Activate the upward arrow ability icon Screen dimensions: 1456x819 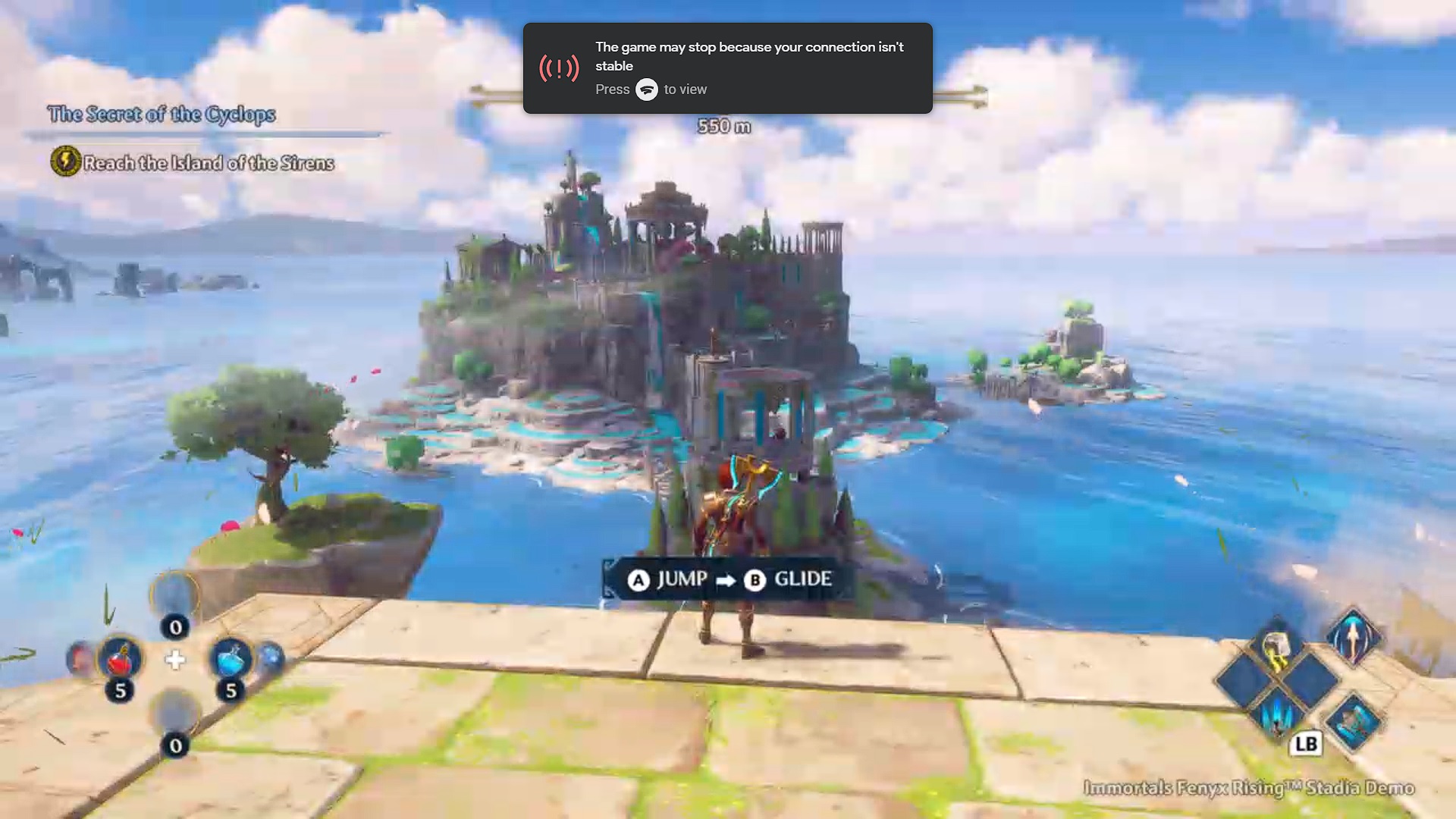coord(1353,637)
